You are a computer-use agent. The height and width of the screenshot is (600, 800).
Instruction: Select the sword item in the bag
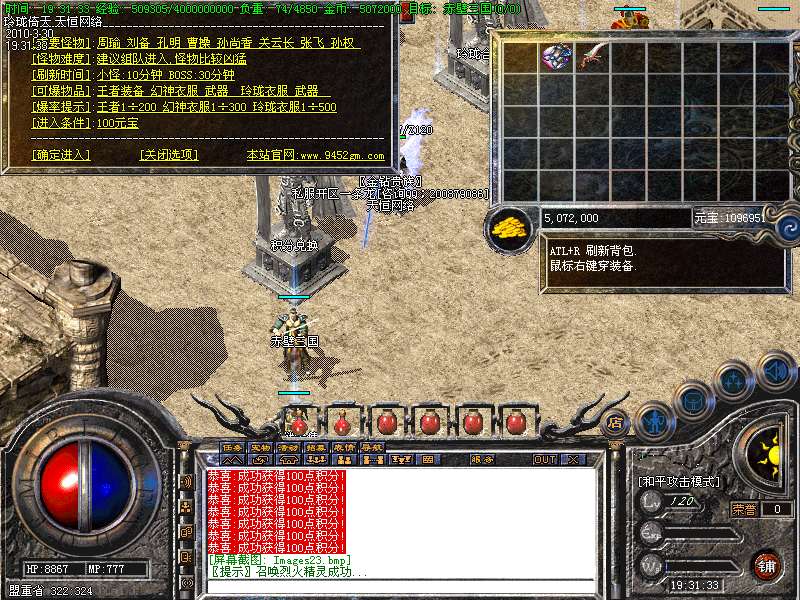pyautogui.click(x=592, y=56)
